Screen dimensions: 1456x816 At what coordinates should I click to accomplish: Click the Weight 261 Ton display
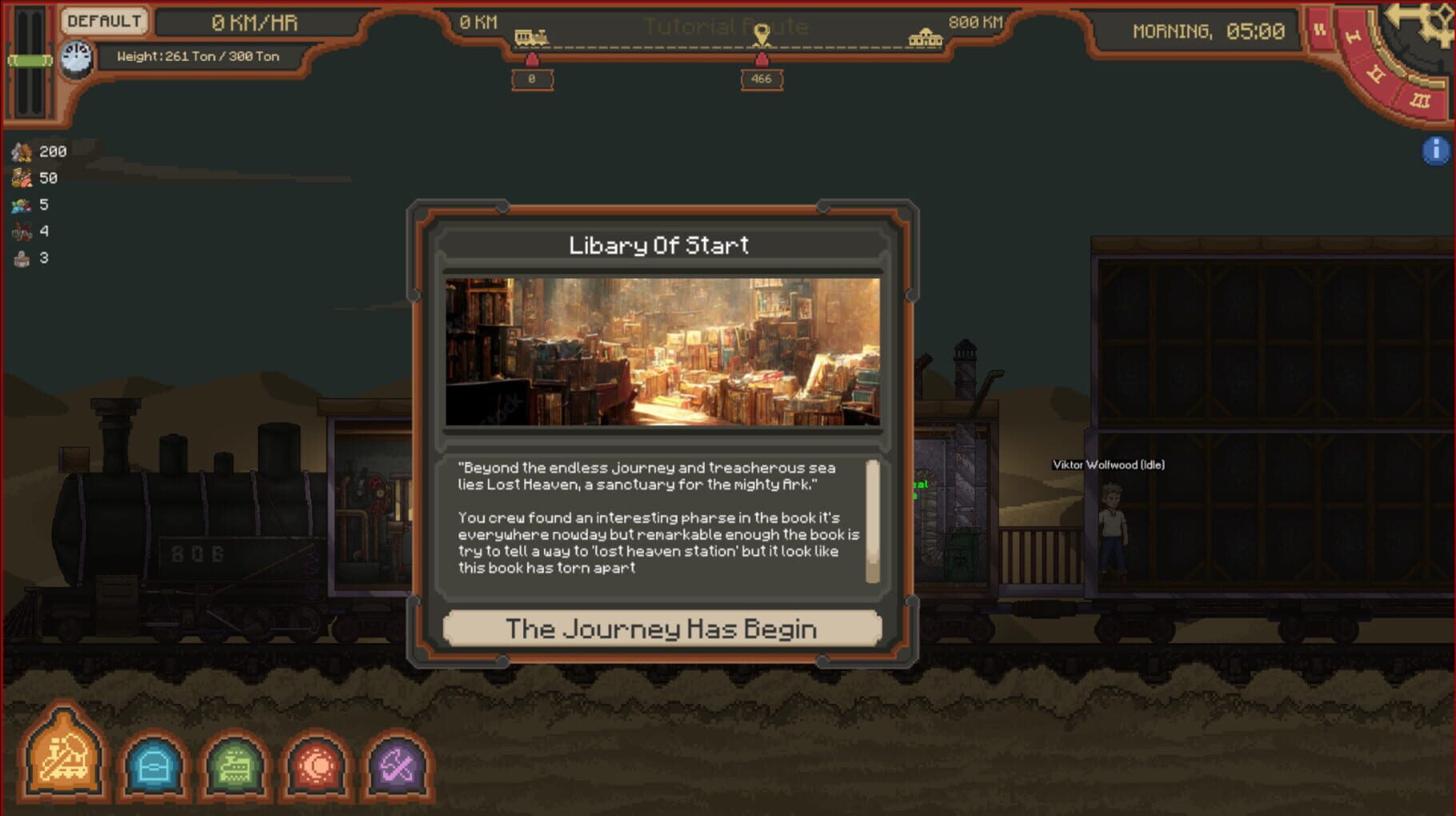pyautogui.click(x=198, y=57)
